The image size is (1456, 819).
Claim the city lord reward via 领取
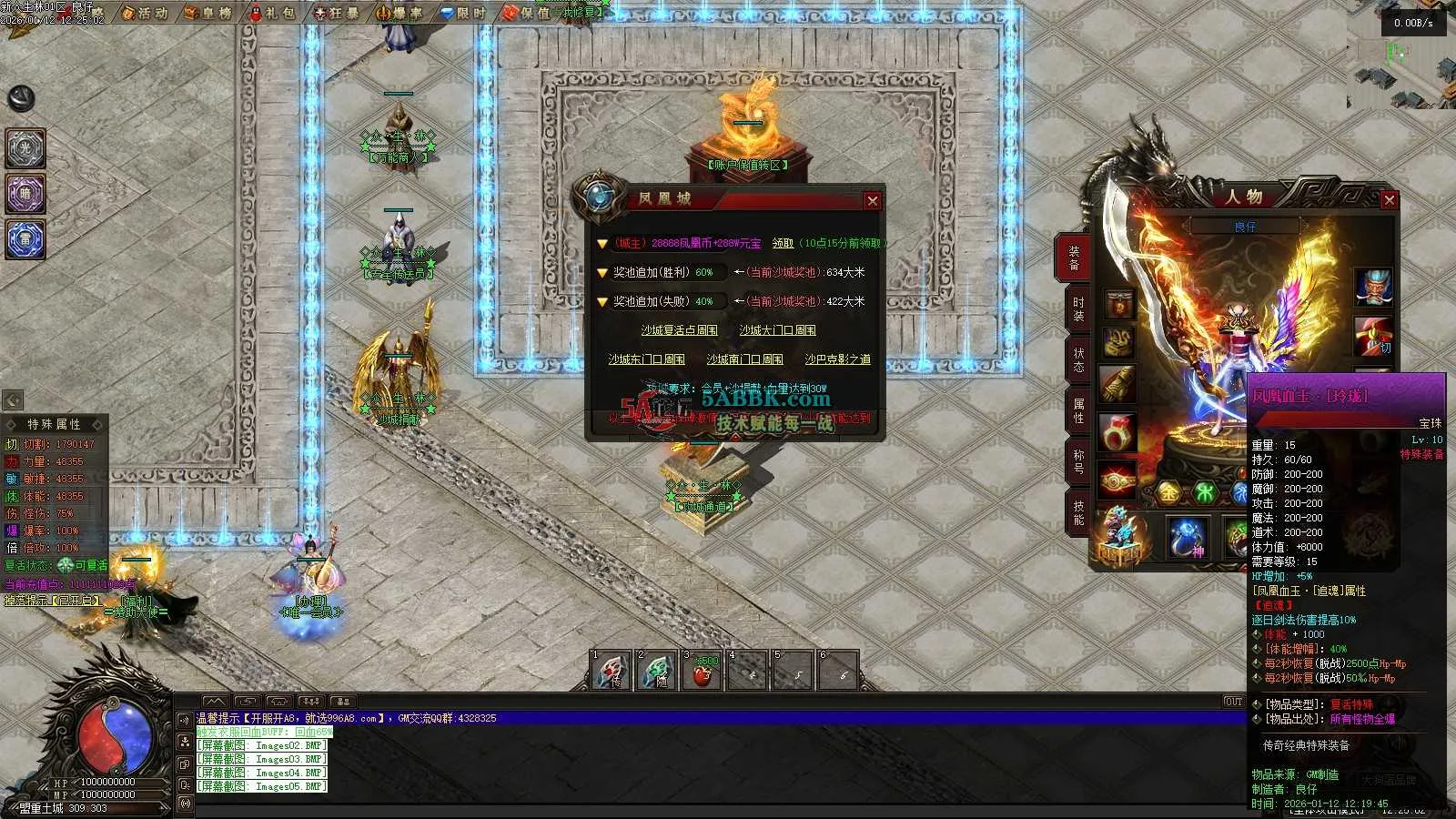point(783,243)
